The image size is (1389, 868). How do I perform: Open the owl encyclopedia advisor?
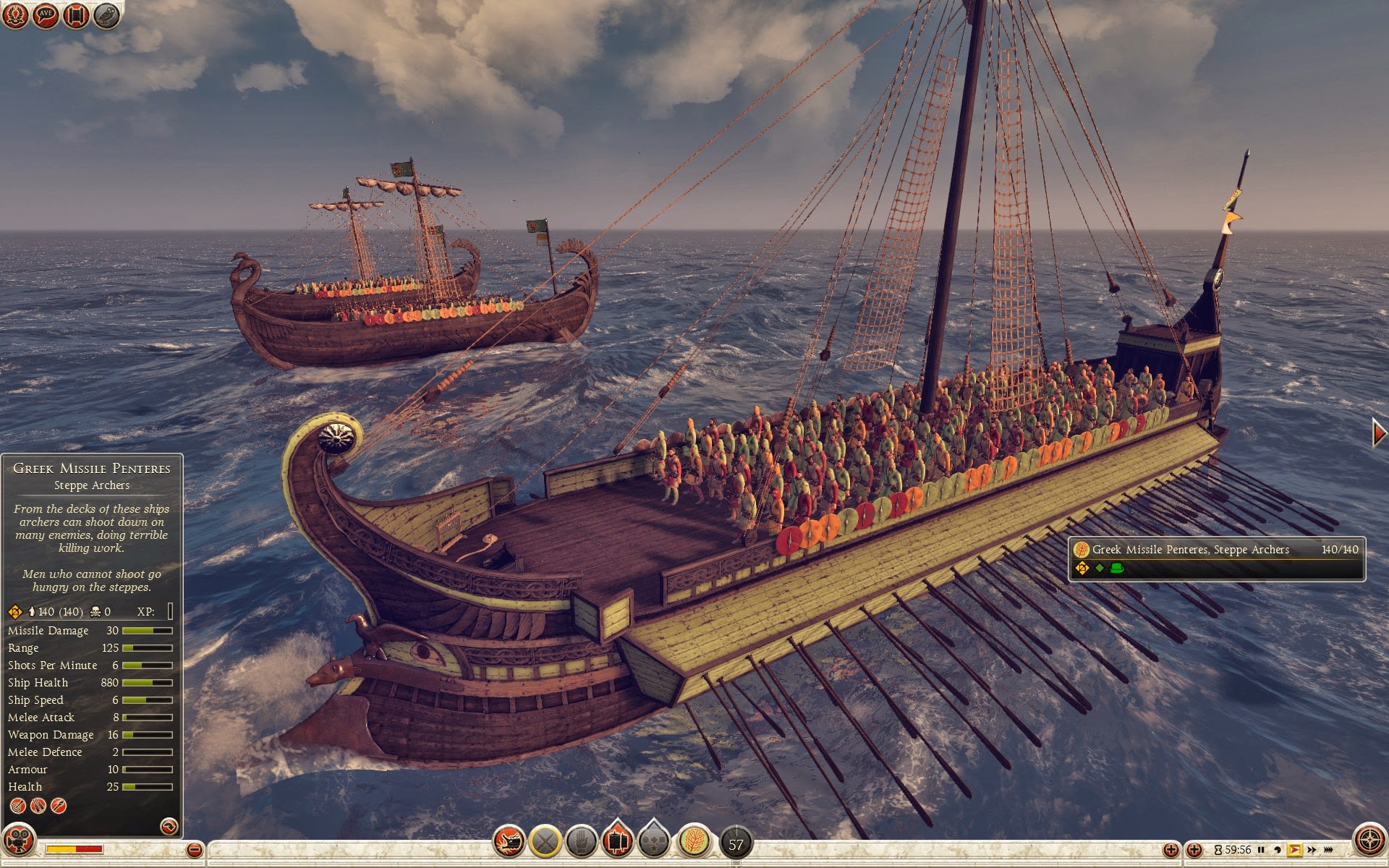tap(106, 15)
